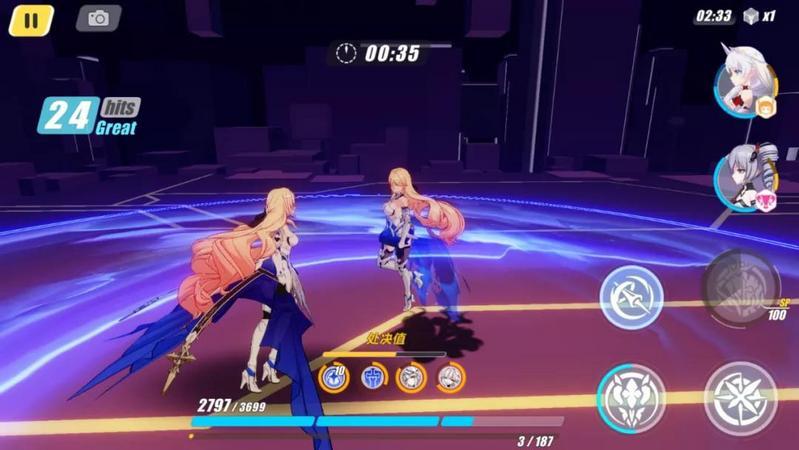Tap the blue dash evade button
This screenshot has height=450, width=799.
632,297
